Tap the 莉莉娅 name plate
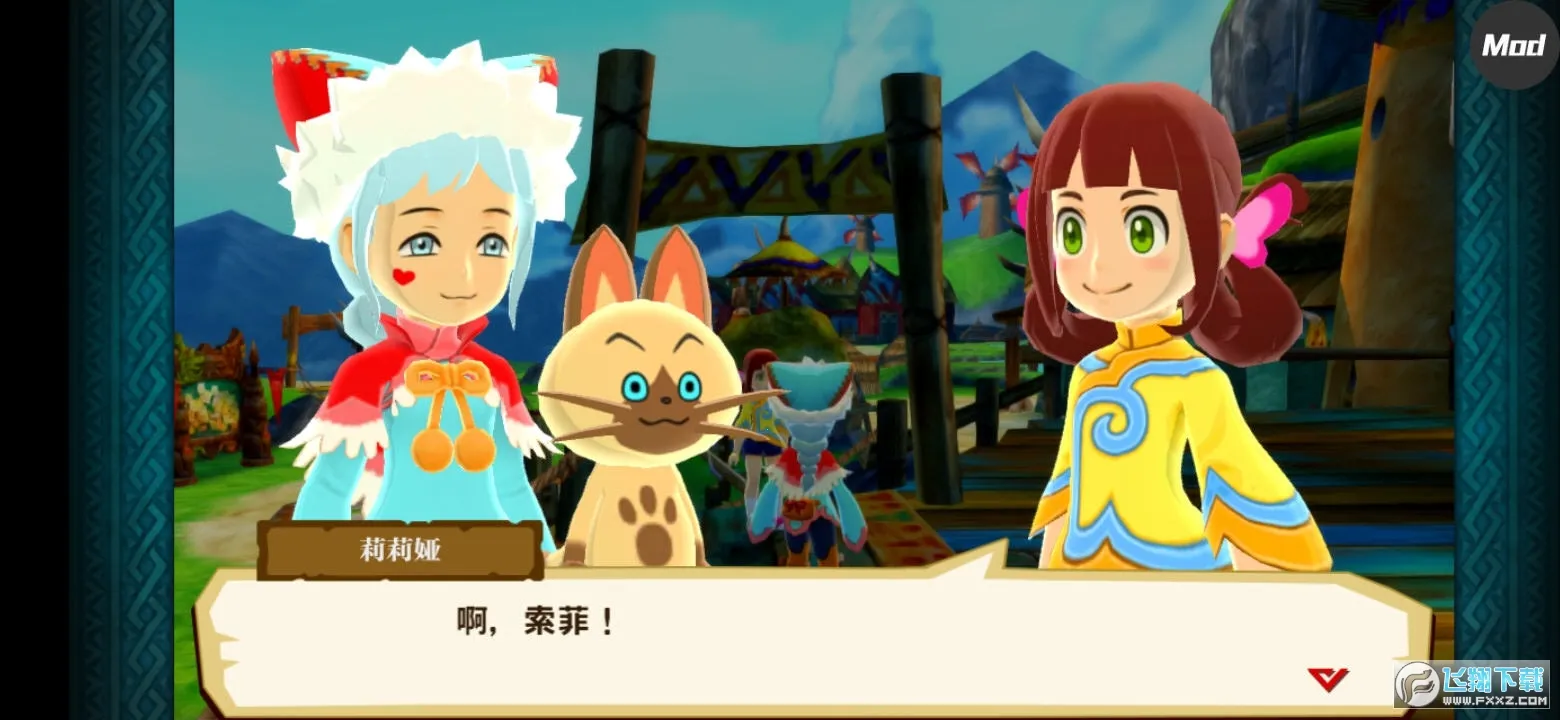The image size is (1560, 720). (400, 549)
